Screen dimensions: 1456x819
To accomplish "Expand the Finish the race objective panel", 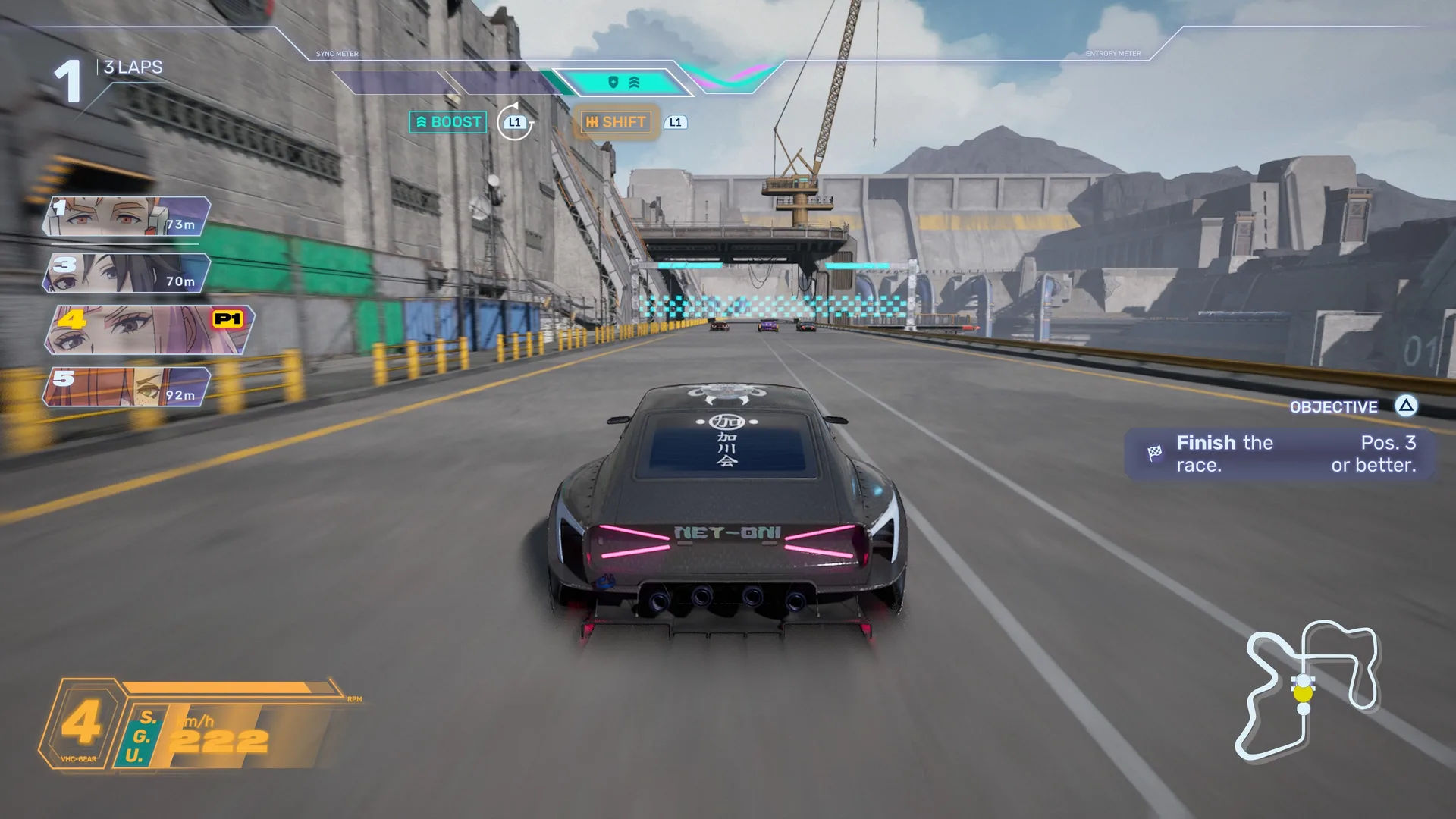I will [x=1281, y=453].
